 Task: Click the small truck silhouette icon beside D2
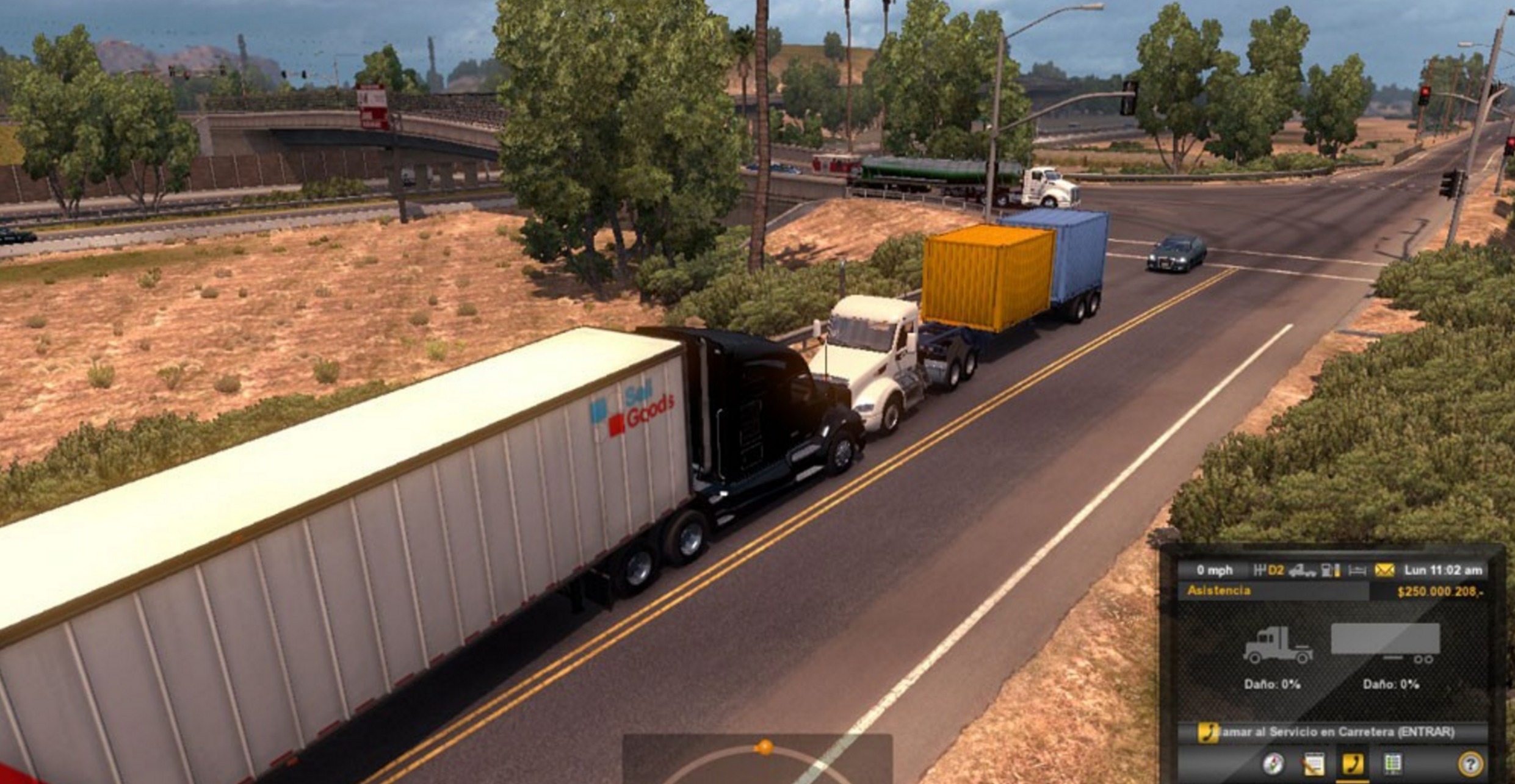pos(1303,571)
